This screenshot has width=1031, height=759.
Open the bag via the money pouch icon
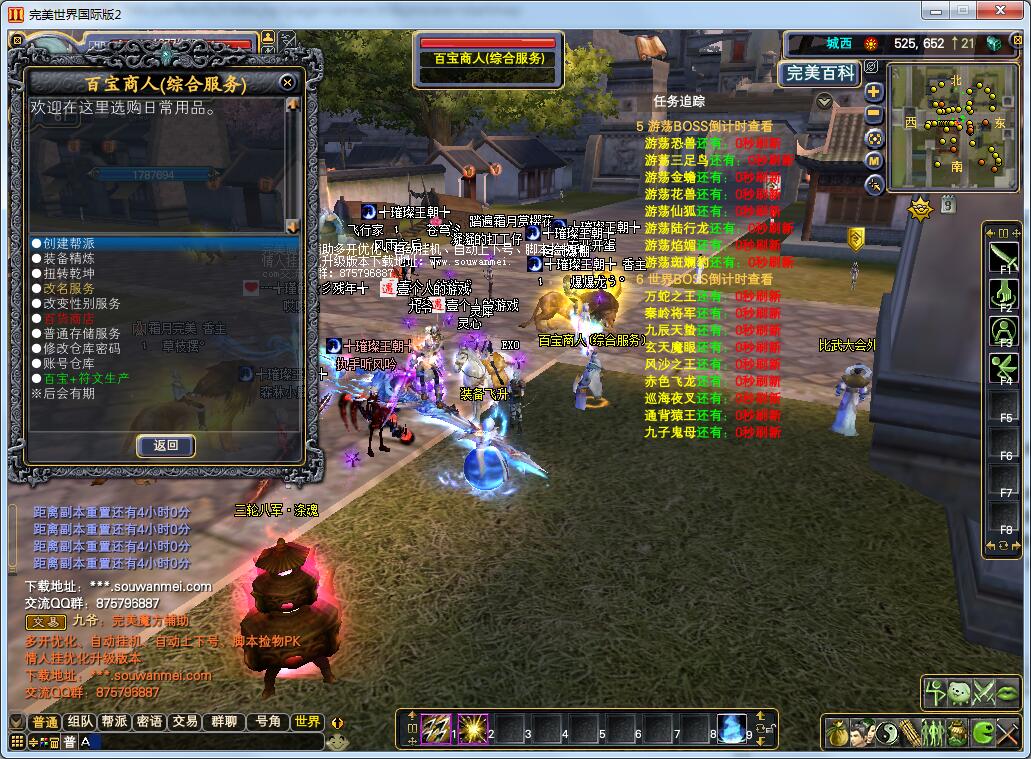[x=837, y=733]
